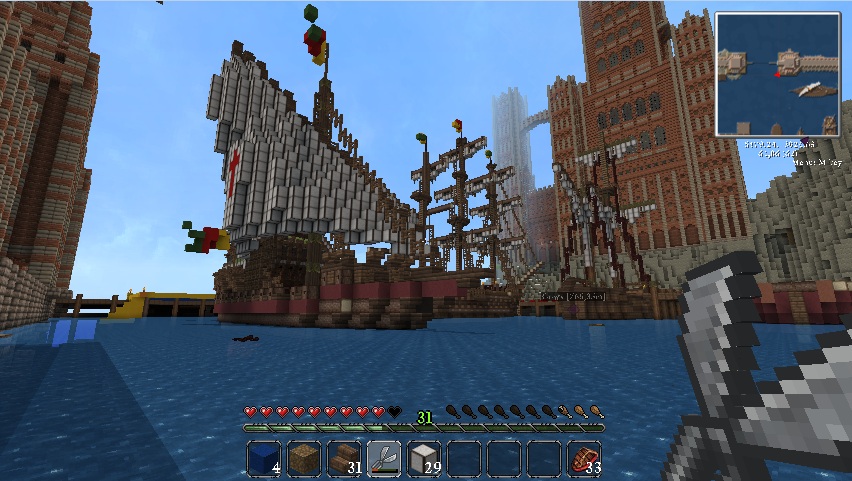Viewport: 852px width, 481px height.
Task: Click the minimap in the corner
Action: [777, 73]
